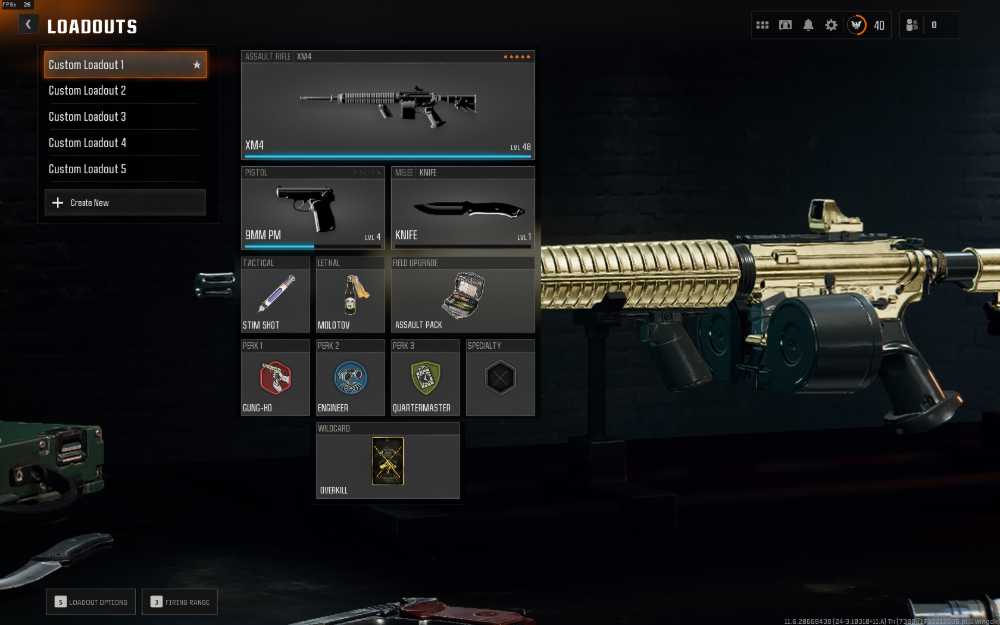Open Custom Loadout 5

[124, 169]
